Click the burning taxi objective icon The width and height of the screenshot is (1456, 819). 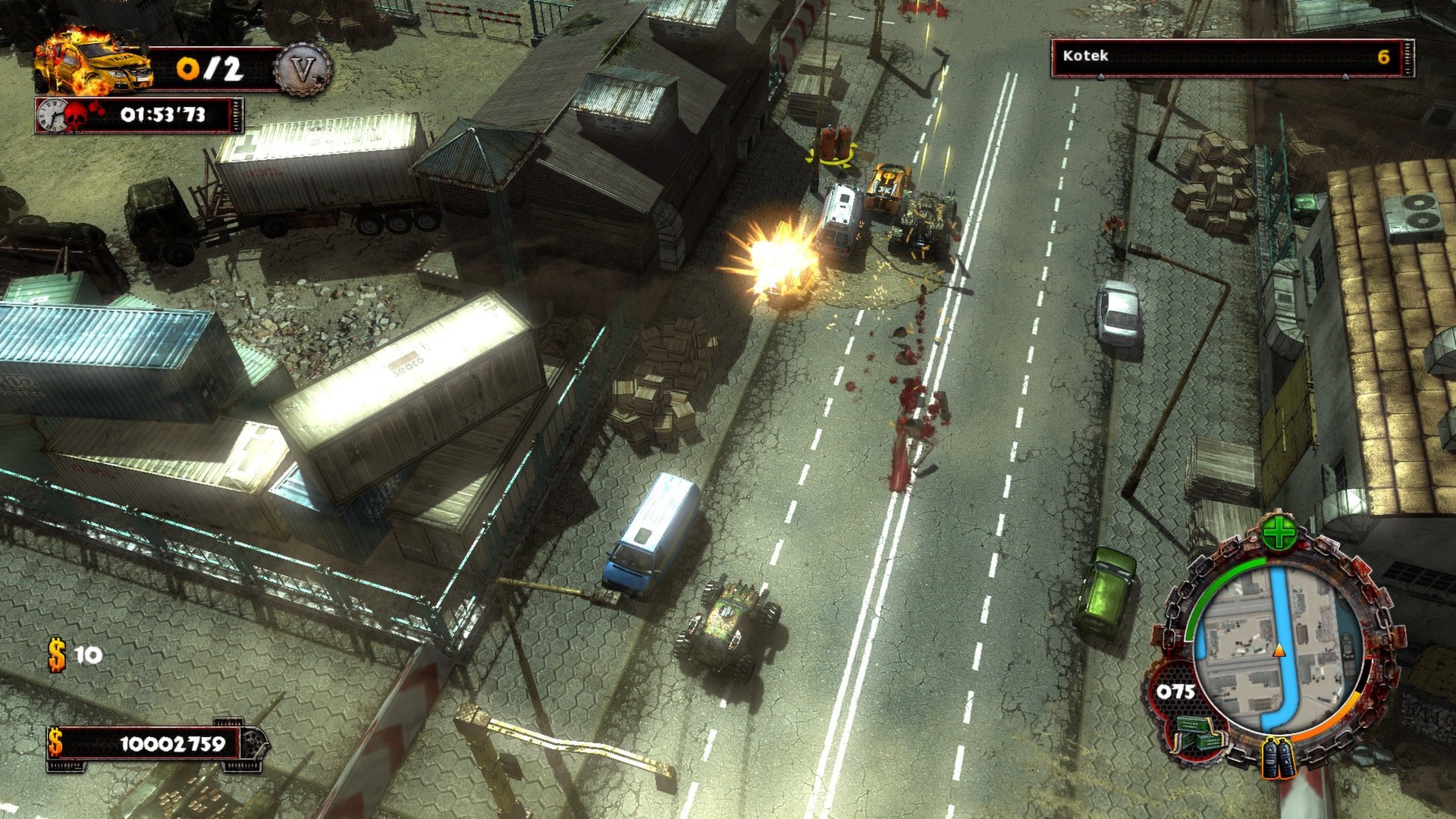[93, 64]
